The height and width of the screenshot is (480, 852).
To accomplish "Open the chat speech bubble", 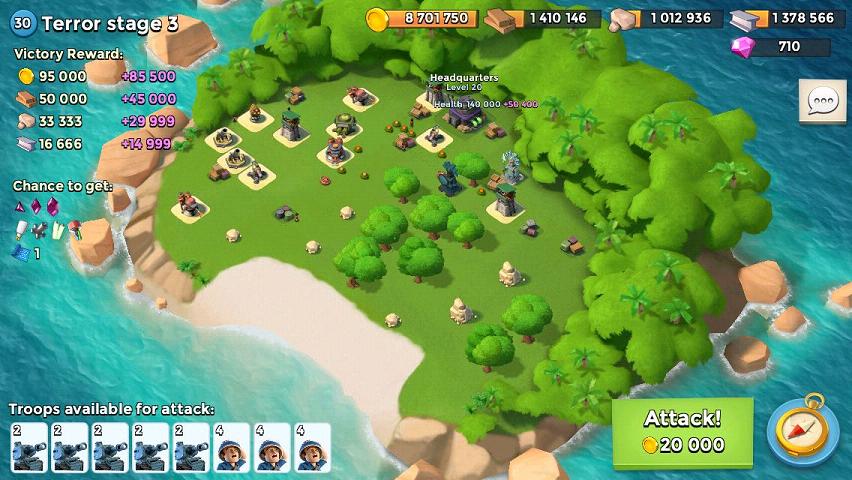I will [822, 101].
